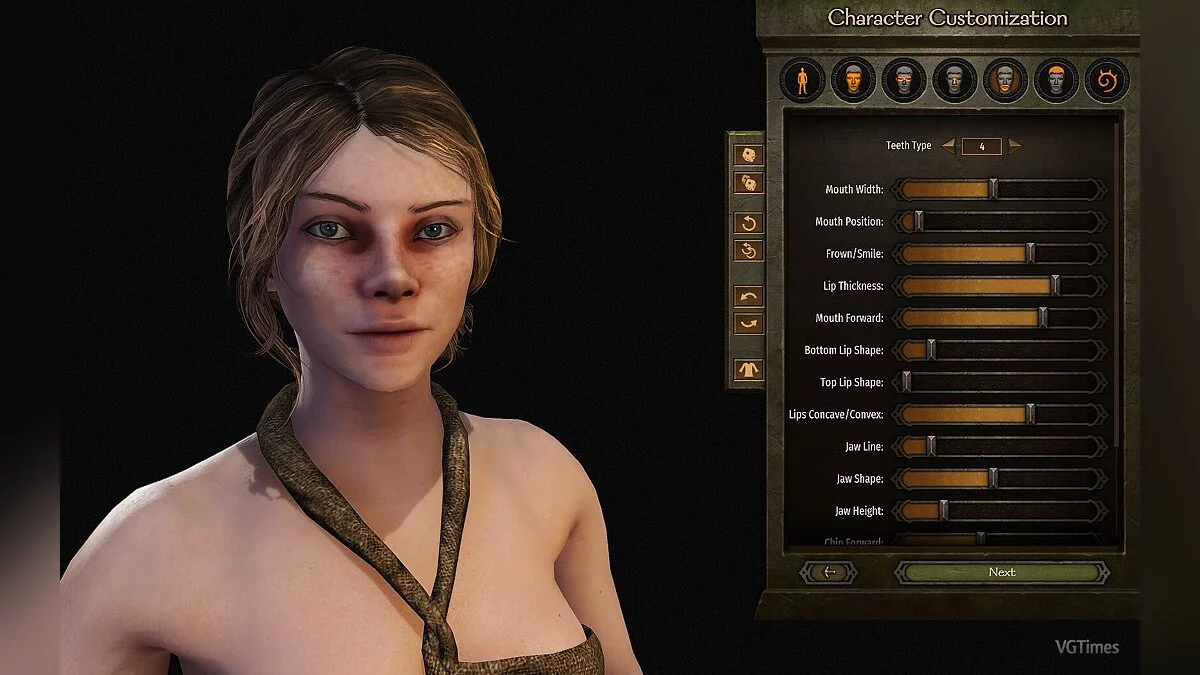Screen dimensions: 1200x675
Task: Switch to the swirl-icon taint tab
Action: [1107, 81]
